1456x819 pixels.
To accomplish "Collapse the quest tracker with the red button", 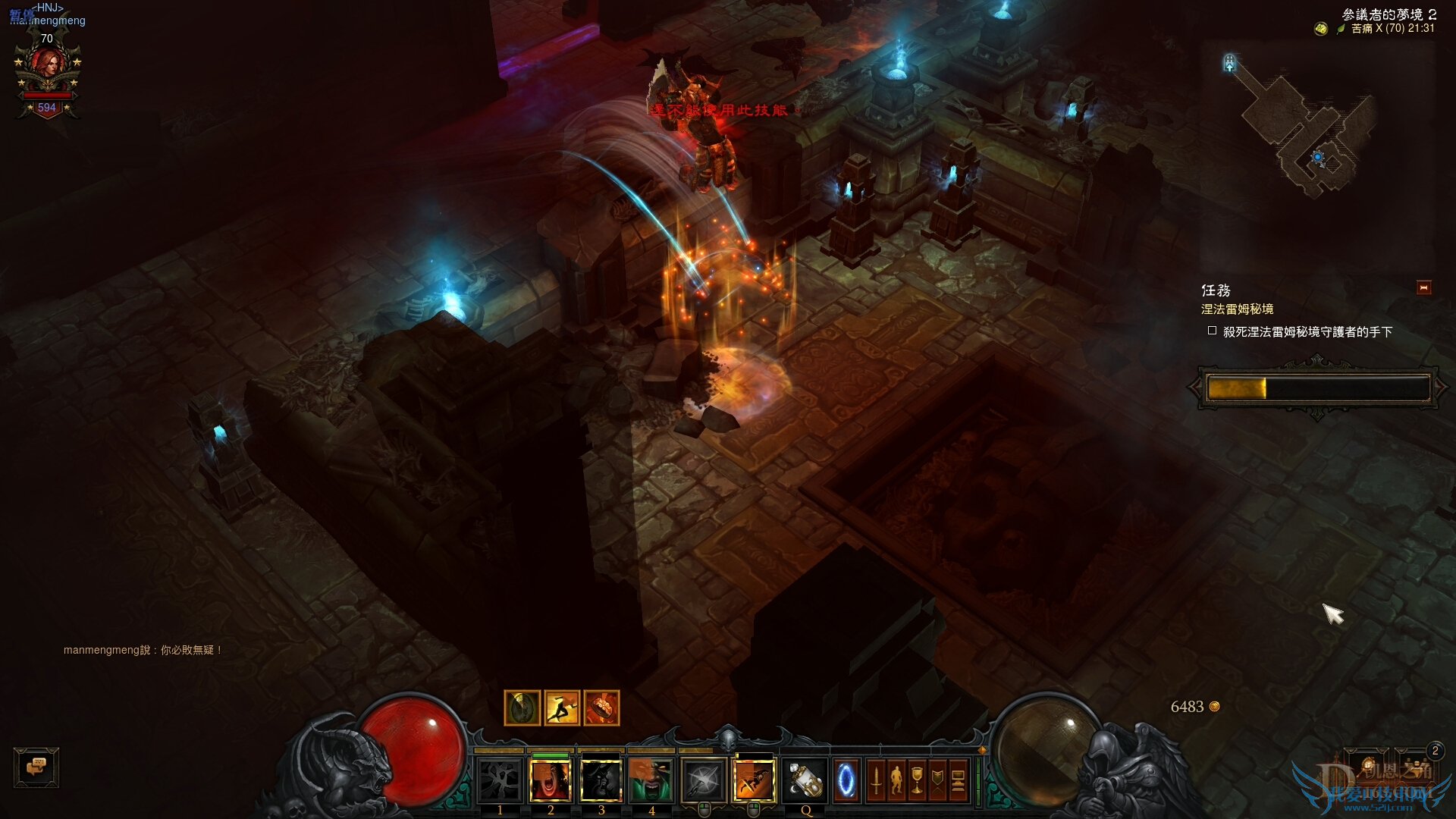I will click(x=1423, y=288).
